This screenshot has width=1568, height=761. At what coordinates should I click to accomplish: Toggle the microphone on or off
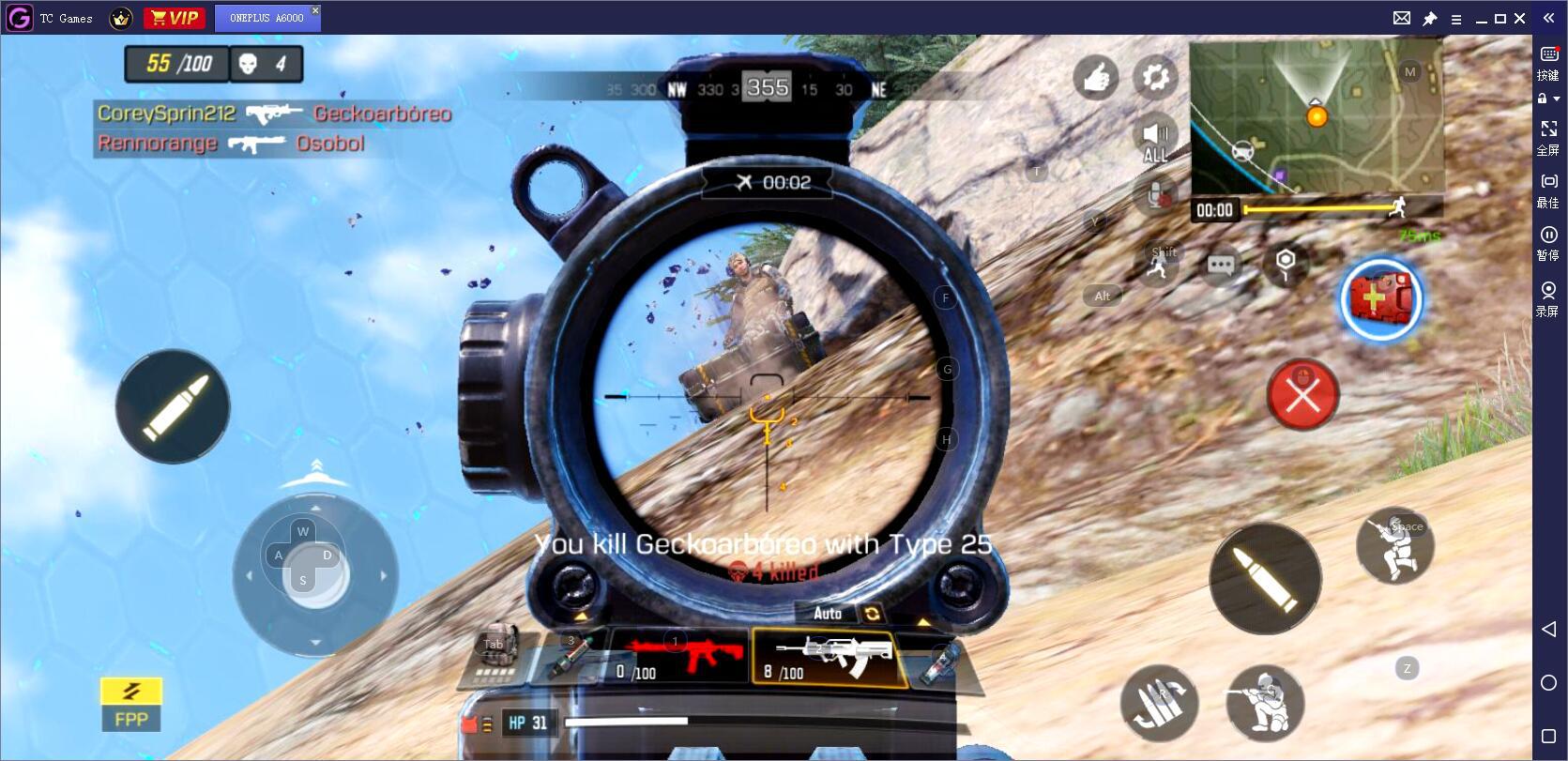(x=1156, y=194)
